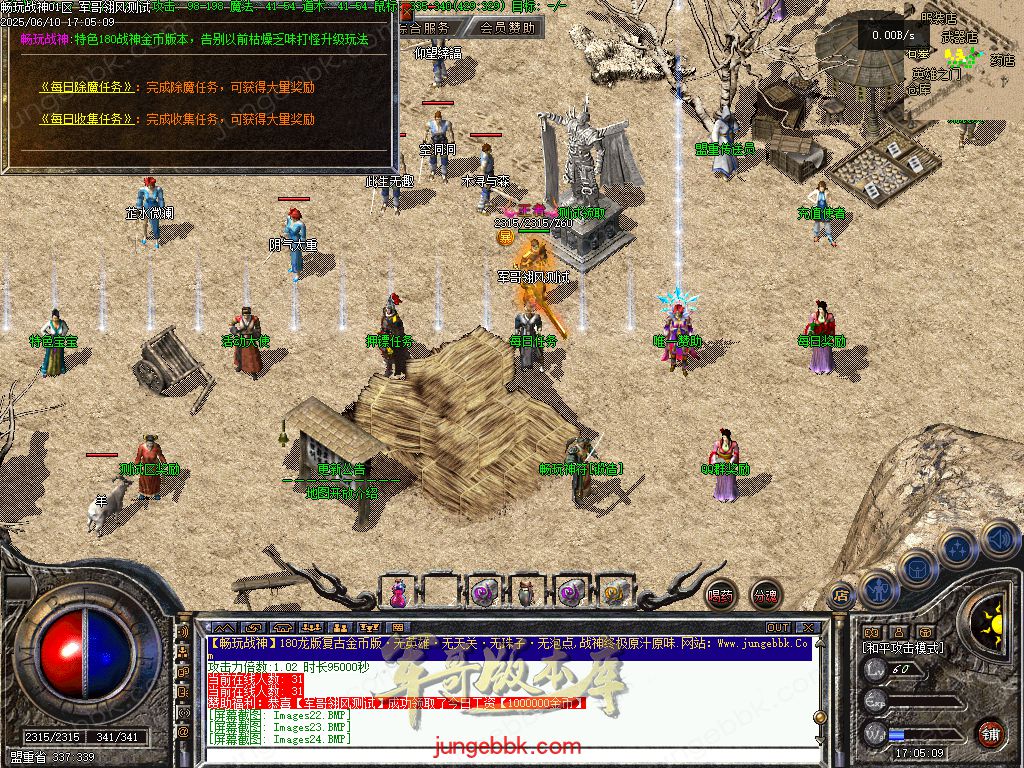The height and width of the screenshot is (768, 1024).
Task: Open the shop with the 店 button
Action: coord(841,594)
